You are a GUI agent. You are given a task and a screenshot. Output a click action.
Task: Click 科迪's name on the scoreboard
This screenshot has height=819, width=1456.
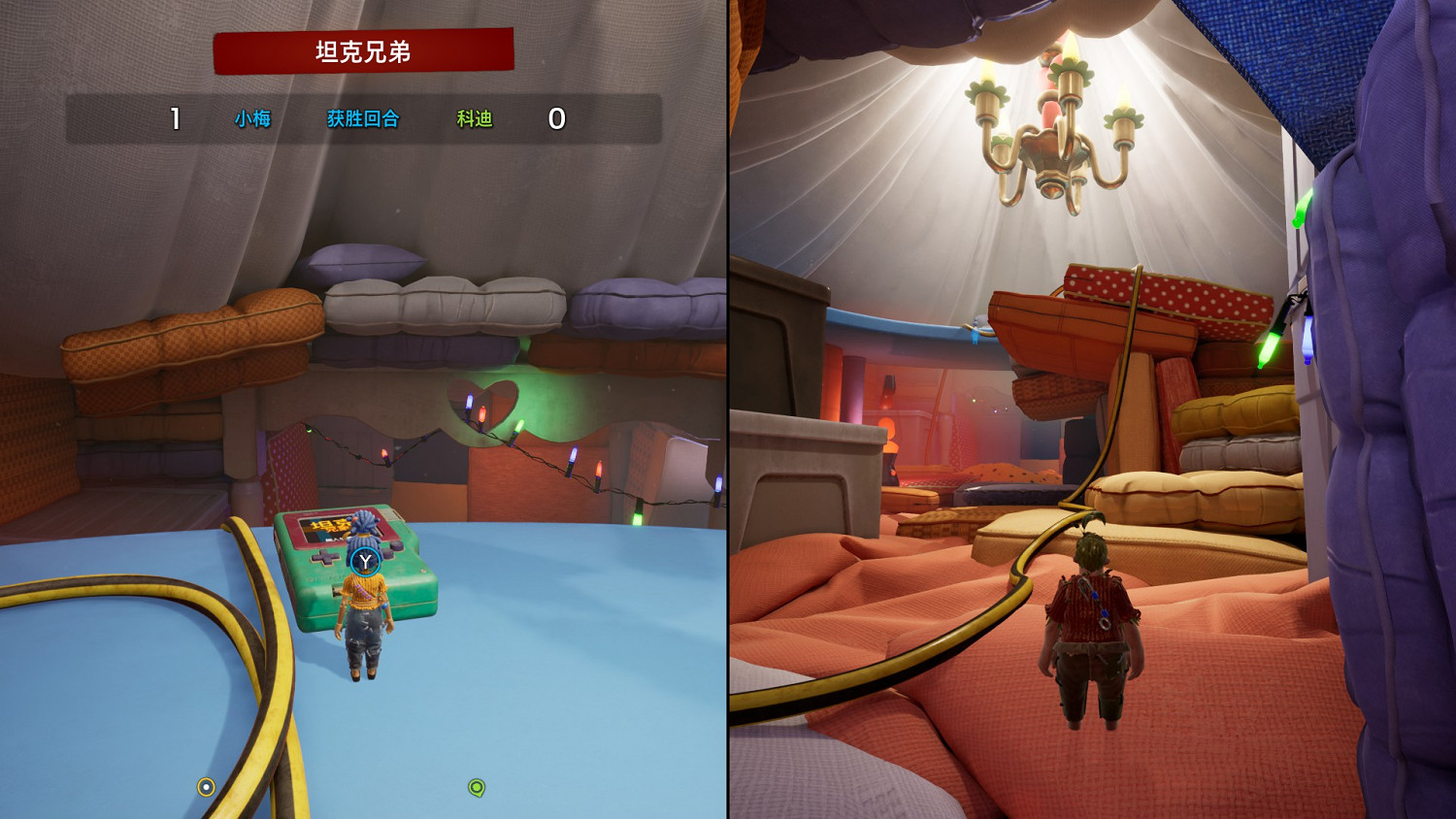(473, 118)
